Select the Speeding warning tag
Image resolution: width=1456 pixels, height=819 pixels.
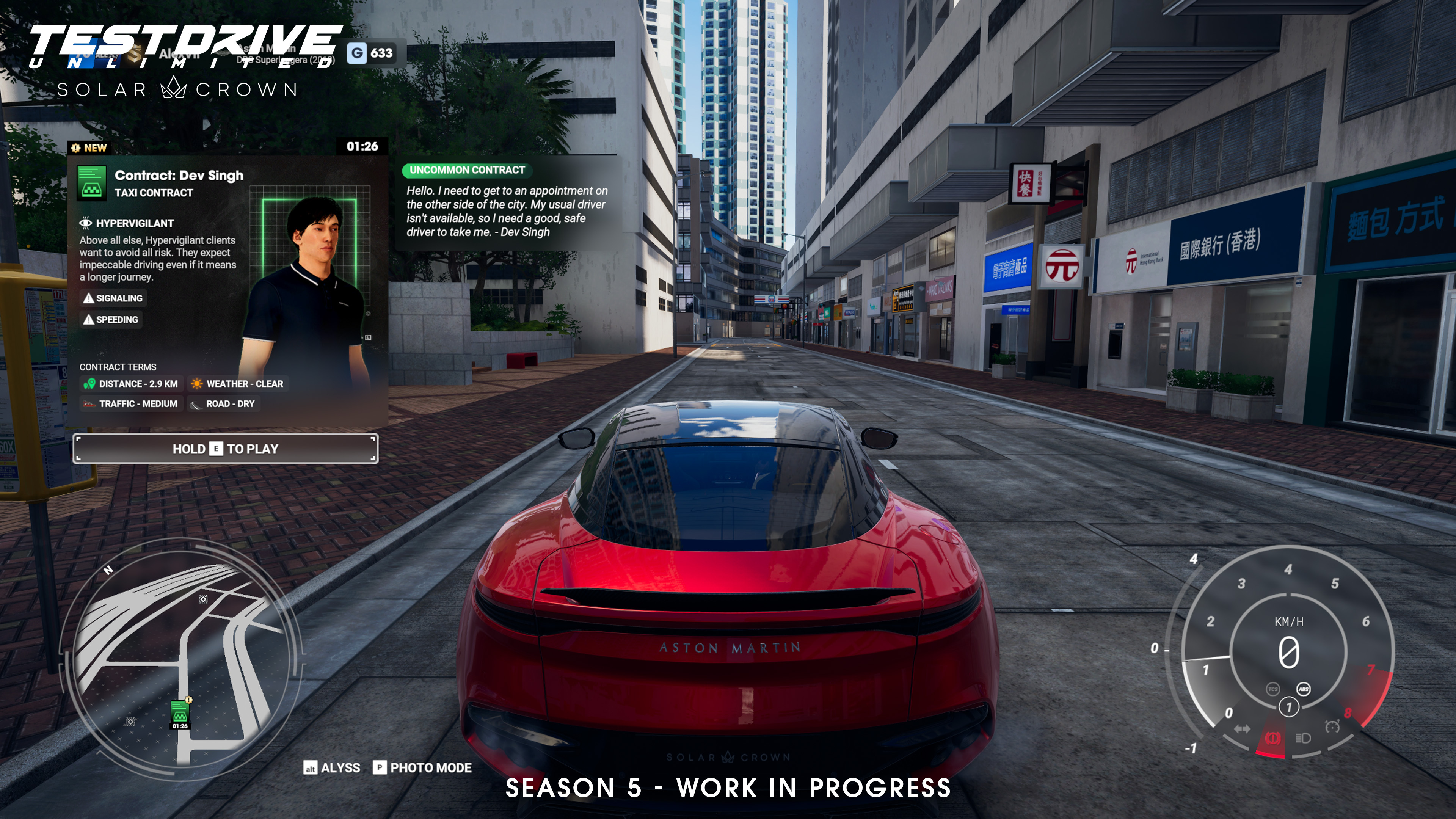click(111, 319)
